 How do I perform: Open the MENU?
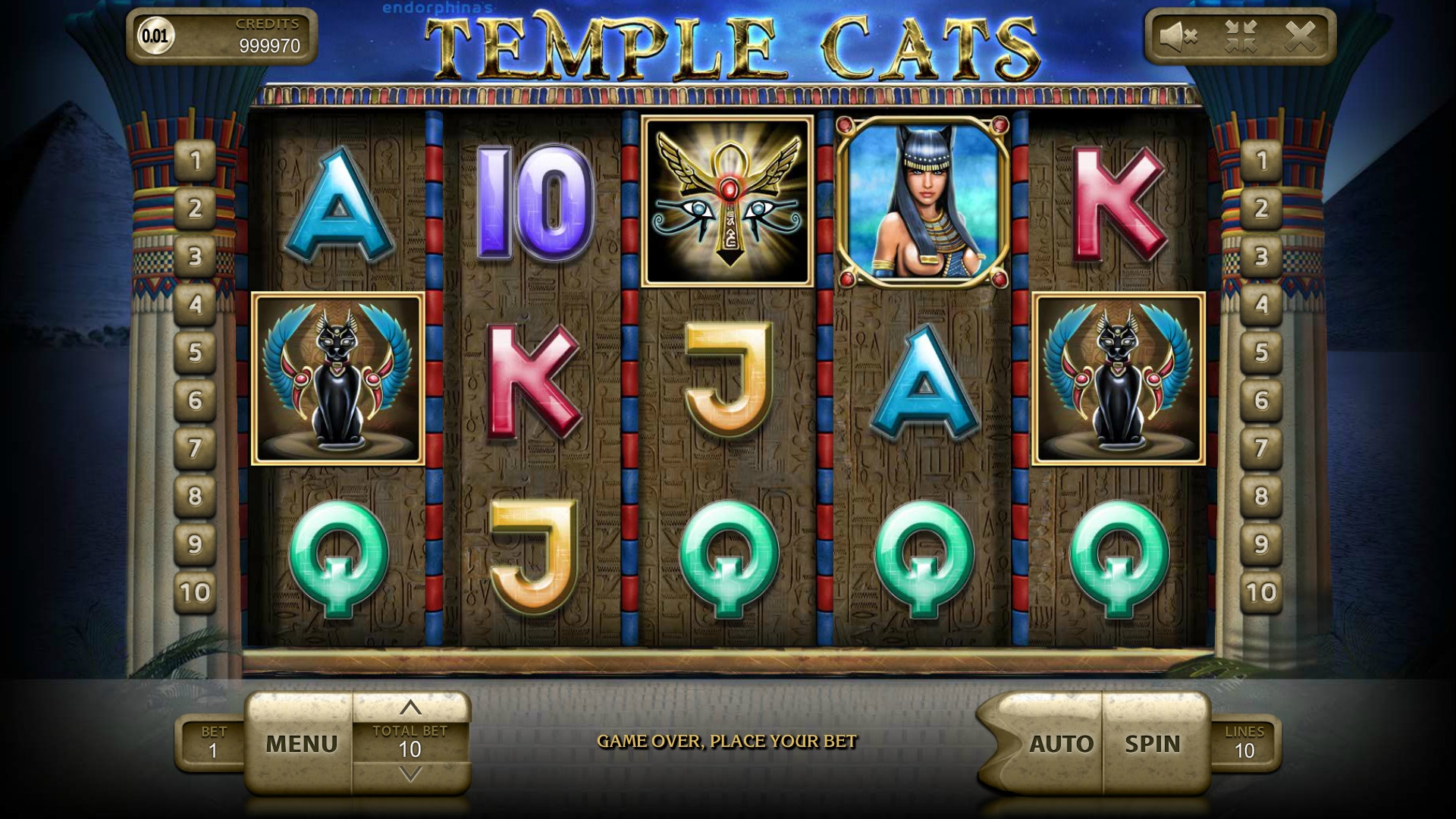coord(301,744)
